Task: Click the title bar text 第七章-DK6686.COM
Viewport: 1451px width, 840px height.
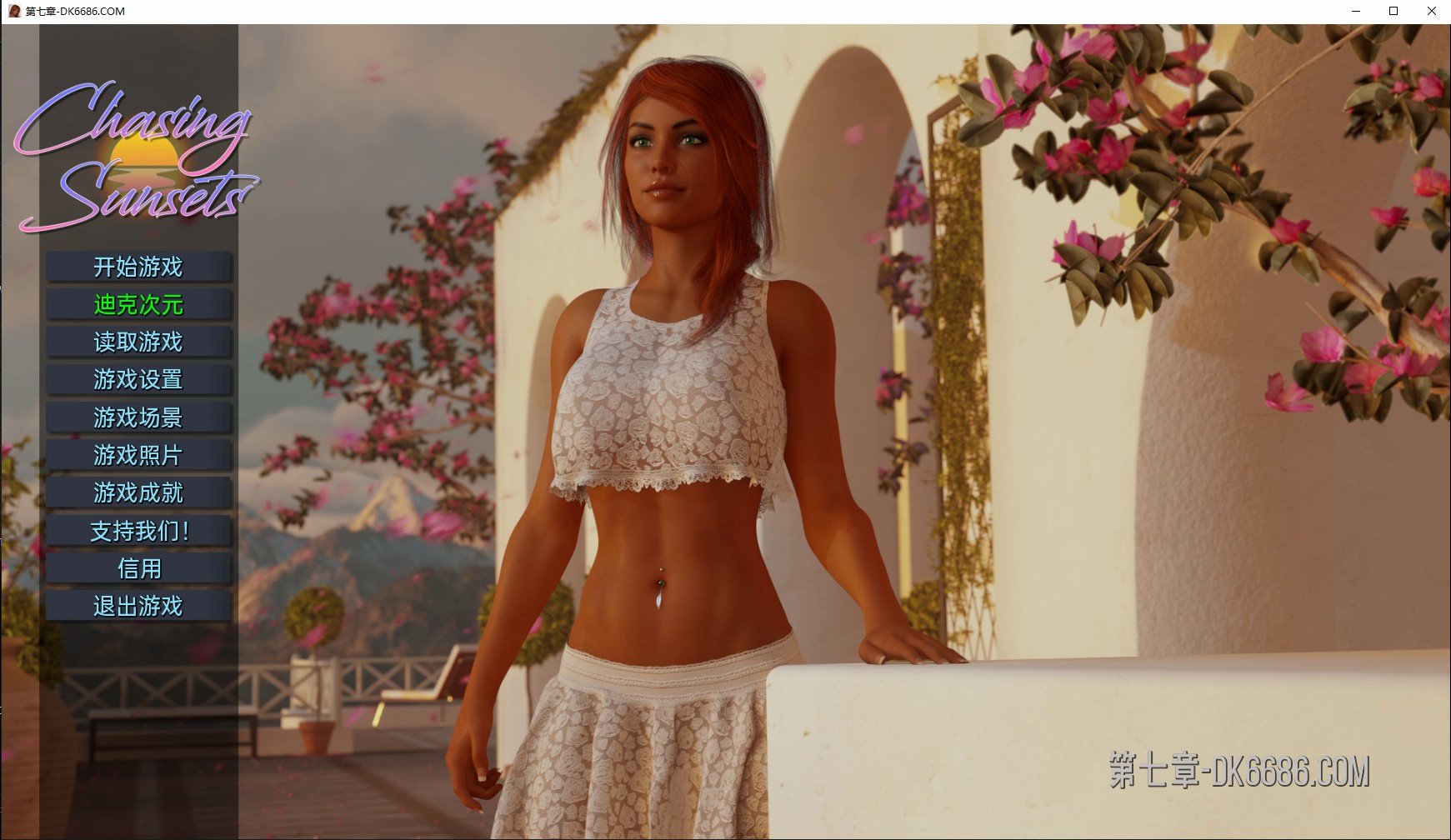Action: coord(74,12)
